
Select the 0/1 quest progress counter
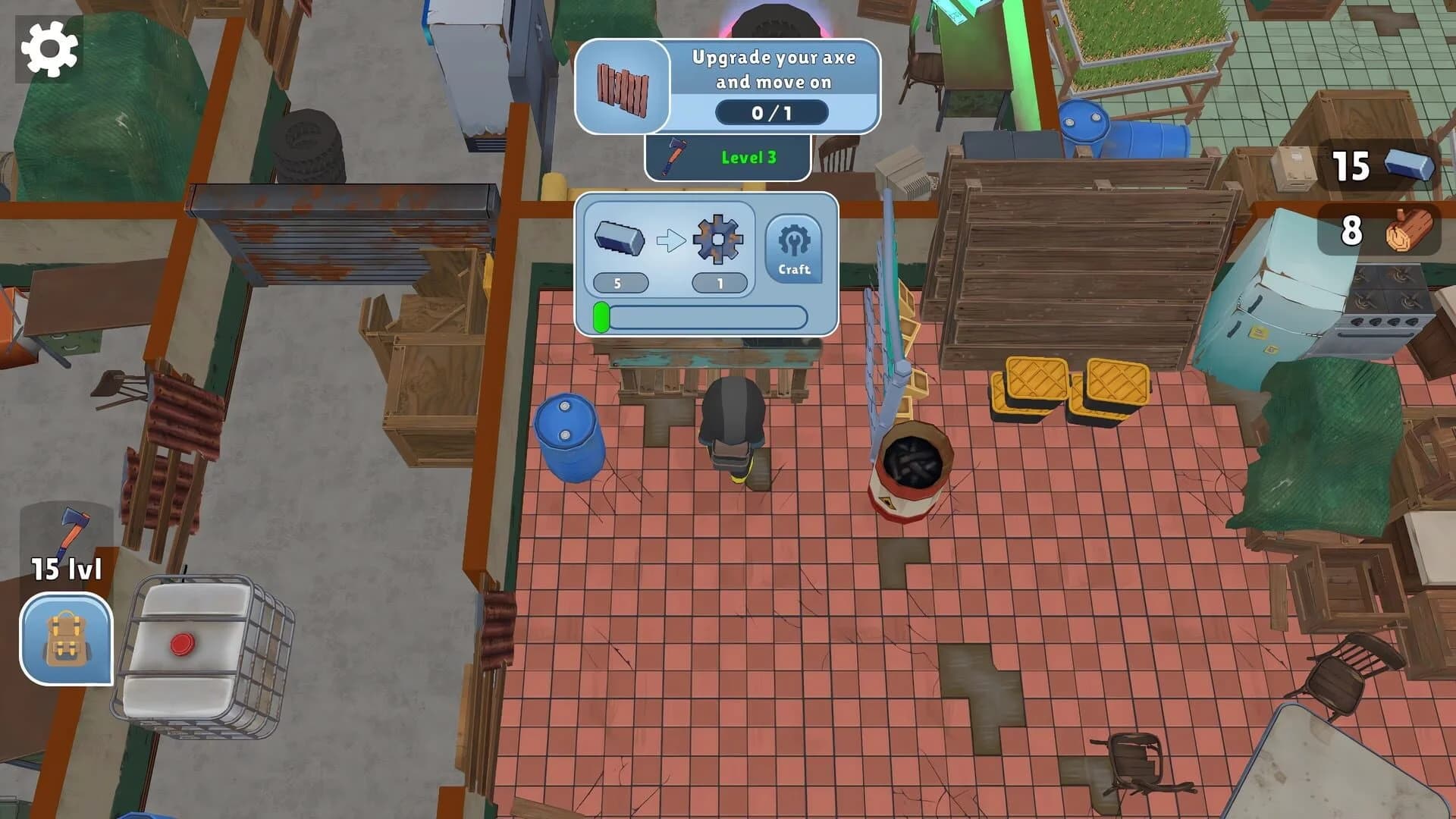coord(772,113)
